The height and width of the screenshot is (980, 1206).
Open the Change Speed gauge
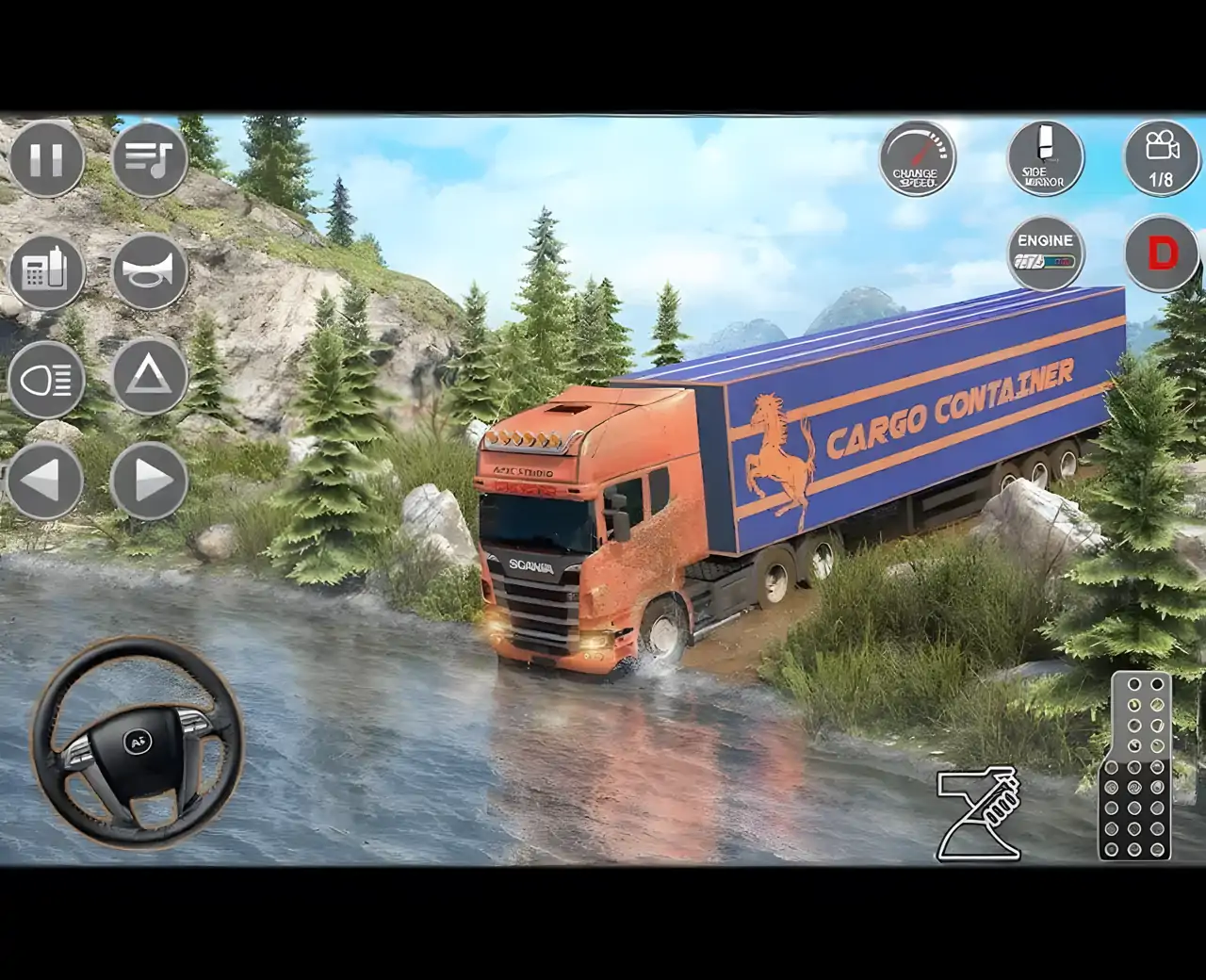[x=917, y=159]
